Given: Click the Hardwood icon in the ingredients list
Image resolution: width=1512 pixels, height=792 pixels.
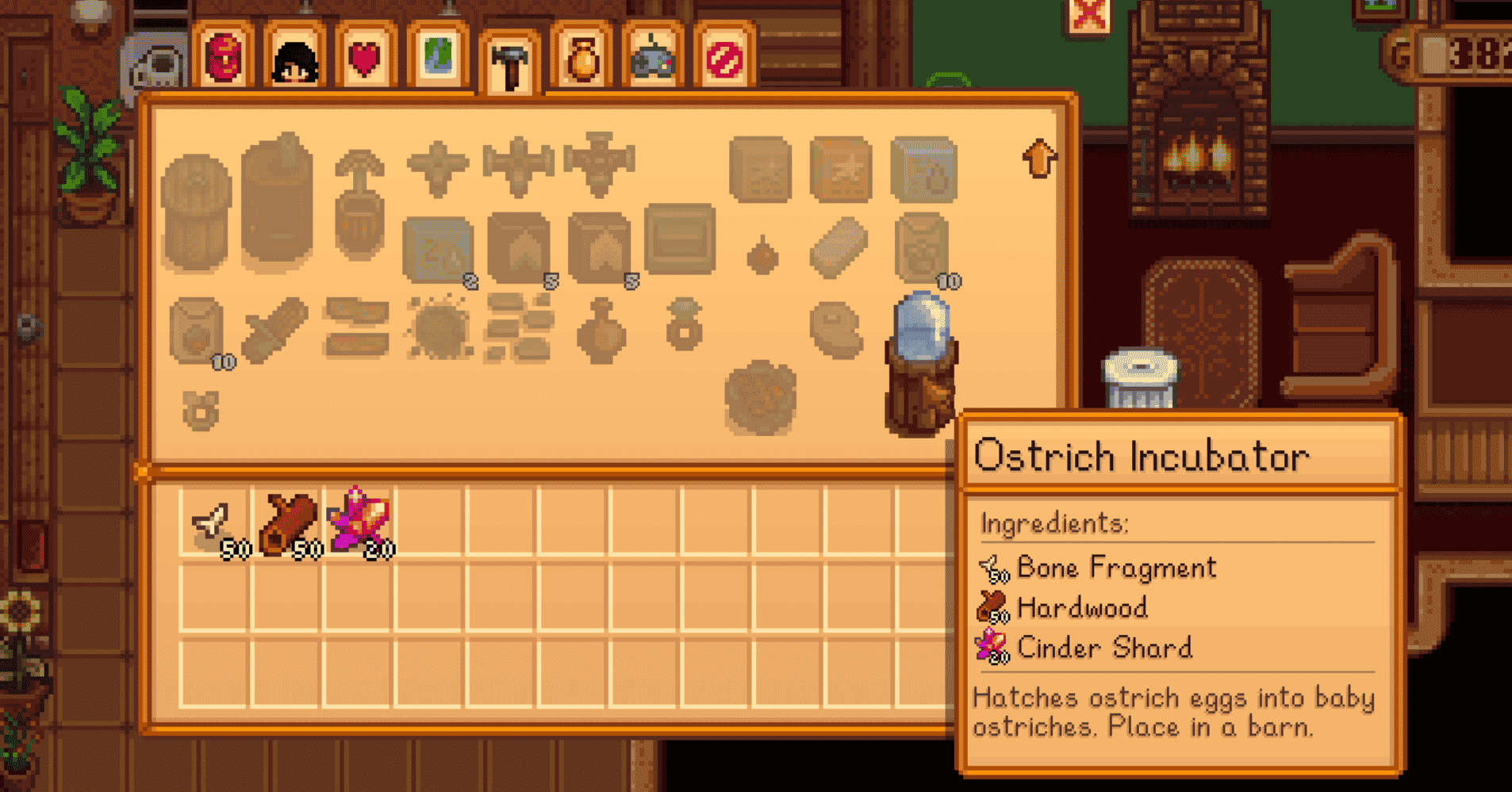Looking at the screenshot, I should (994, 608).
